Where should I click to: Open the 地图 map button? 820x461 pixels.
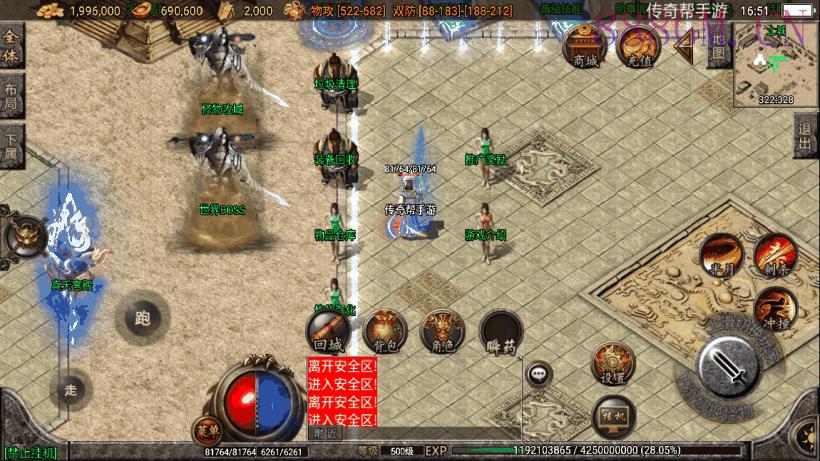(717, 46)
